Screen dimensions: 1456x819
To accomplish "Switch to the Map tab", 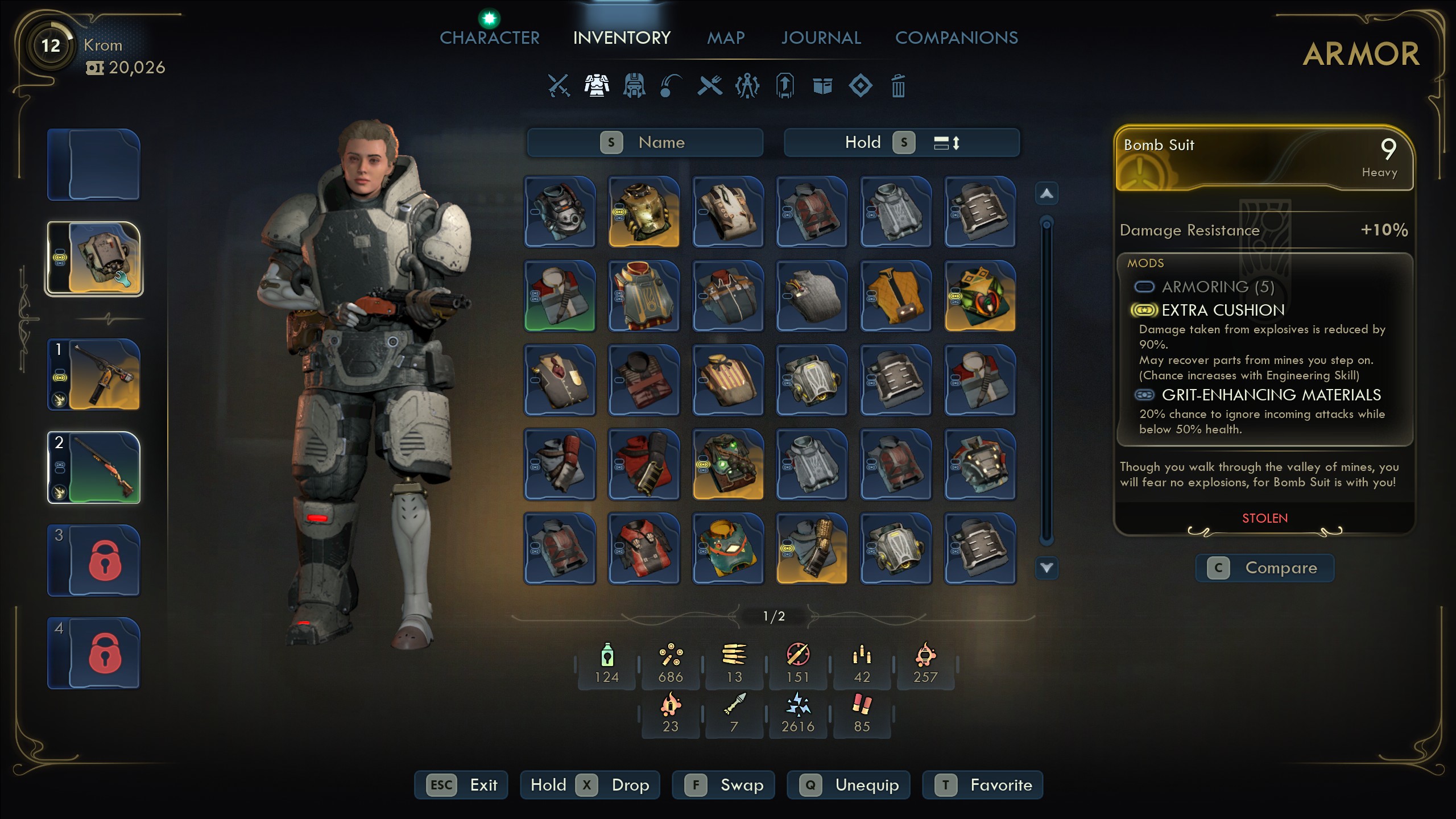I will click(726, 38).
